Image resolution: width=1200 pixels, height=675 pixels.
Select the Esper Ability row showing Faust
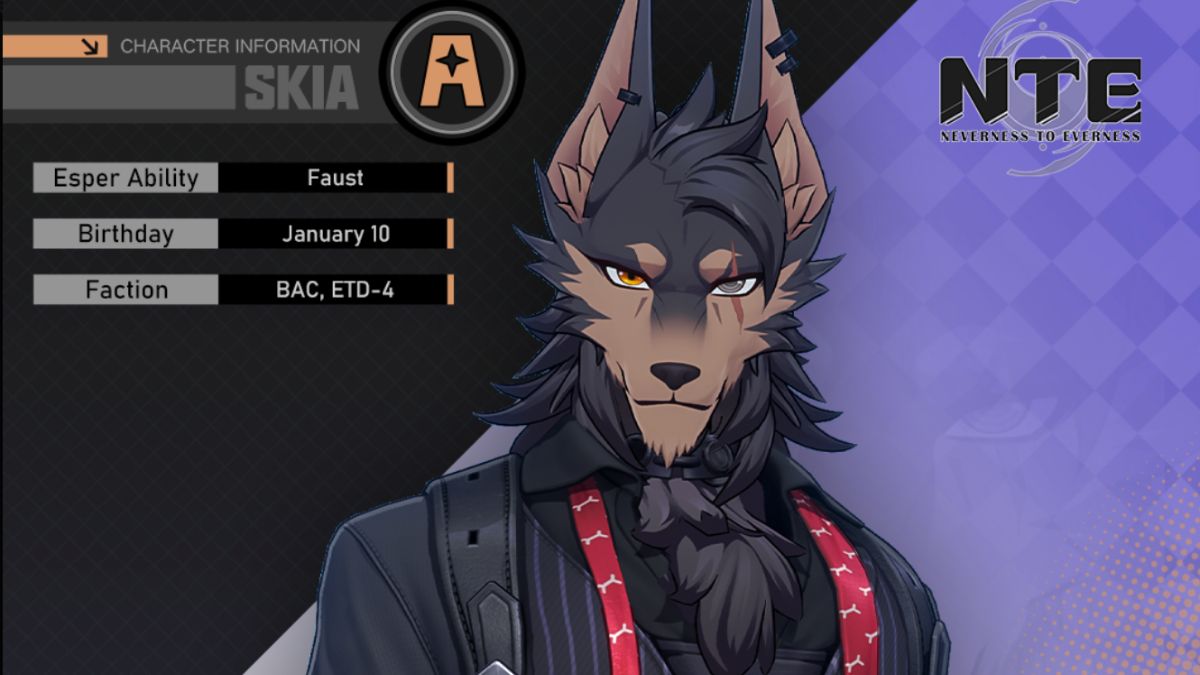click(243, 178)
